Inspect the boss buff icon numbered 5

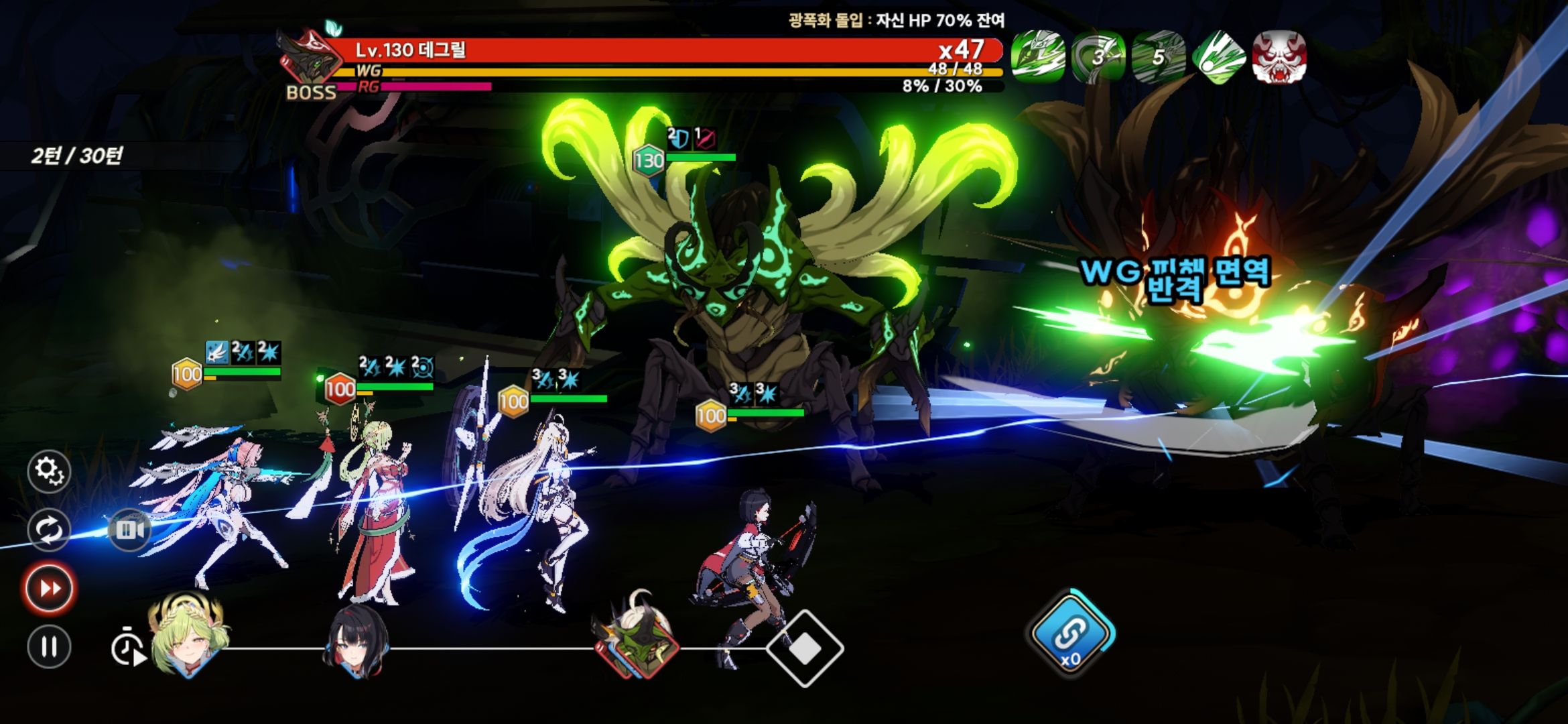[1159, 57]
